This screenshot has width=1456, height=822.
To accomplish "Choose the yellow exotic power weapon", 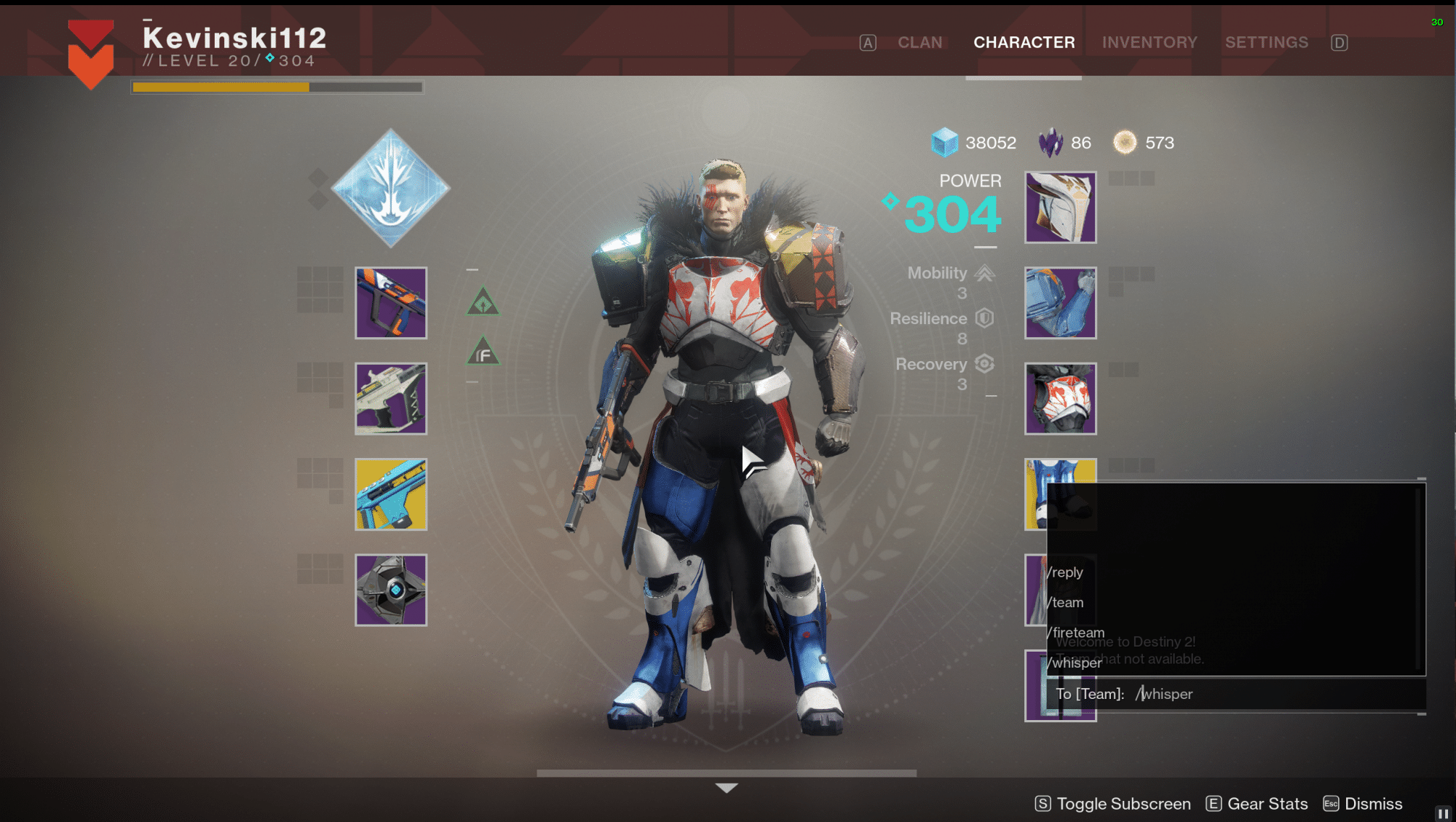I will (x=391, y=494).
